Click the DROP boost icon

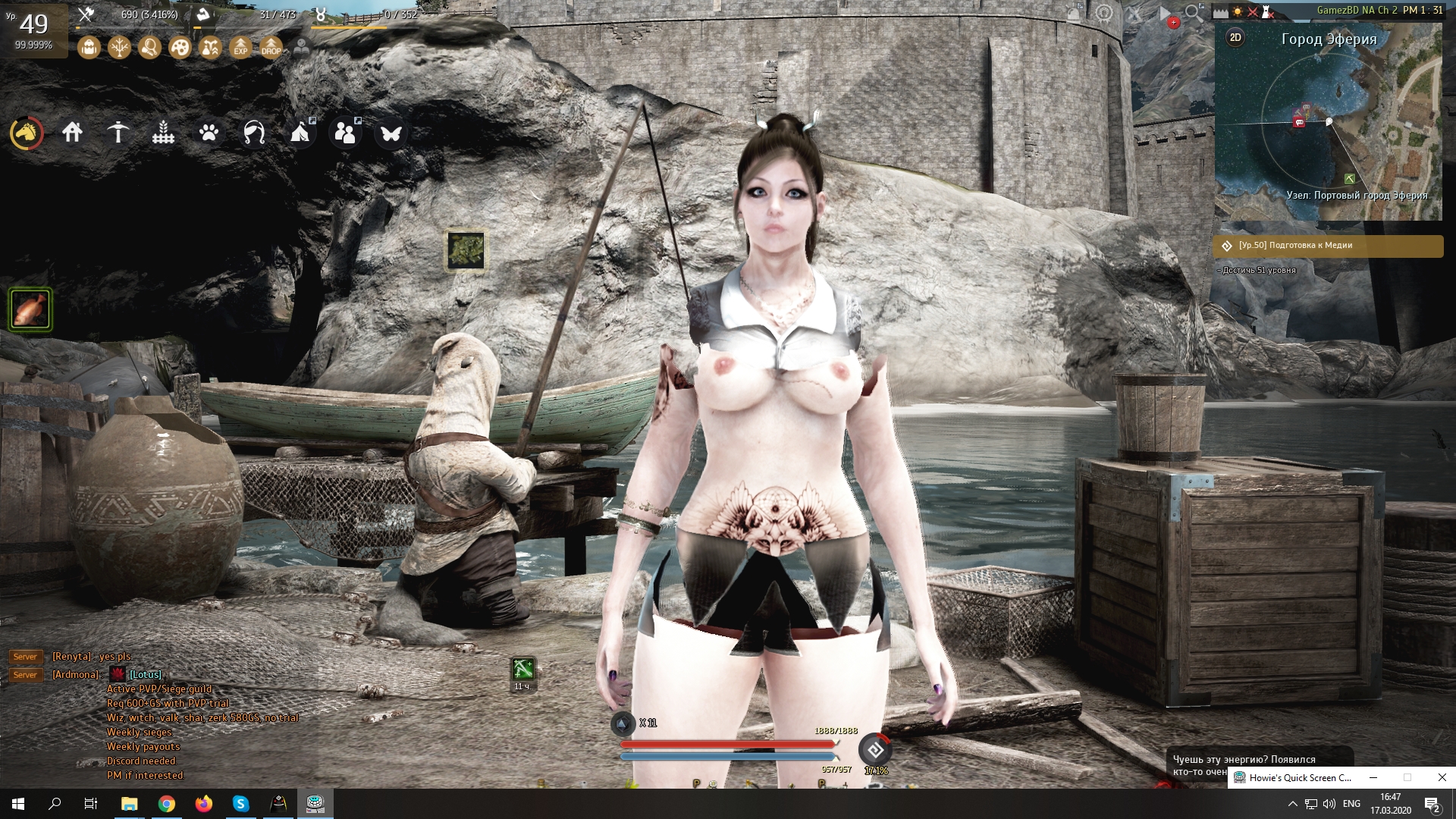pos(271,48)
